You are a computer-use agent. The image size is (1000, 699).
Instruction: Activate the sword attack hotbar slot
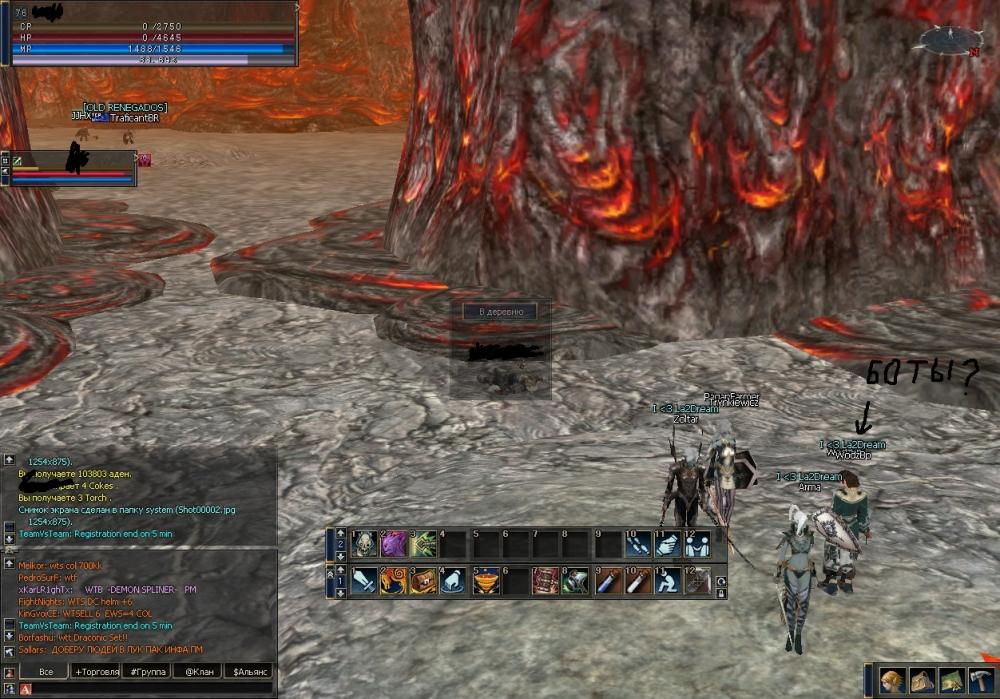point(364,580)
